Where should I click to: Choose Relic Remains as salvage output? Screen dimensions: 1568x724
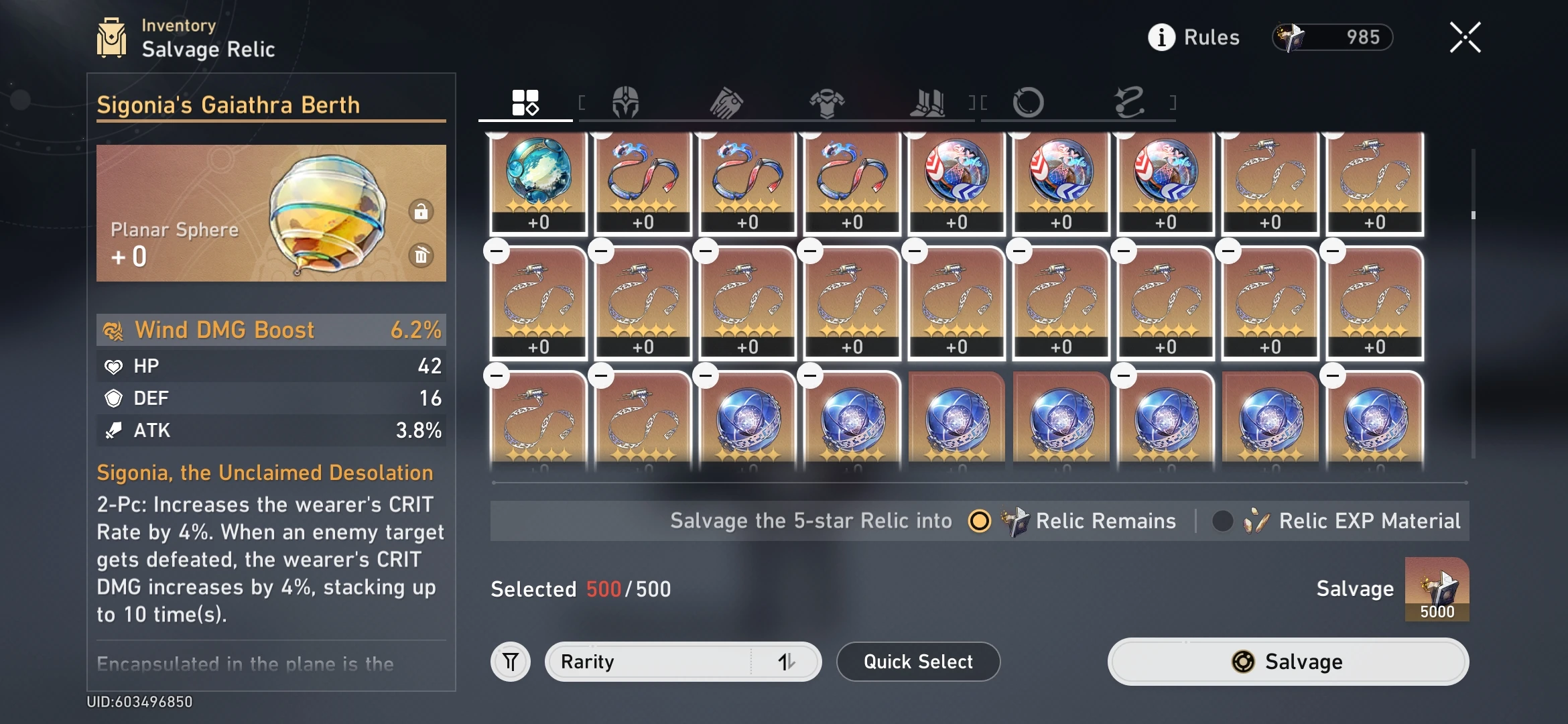[x=980, y=521]
